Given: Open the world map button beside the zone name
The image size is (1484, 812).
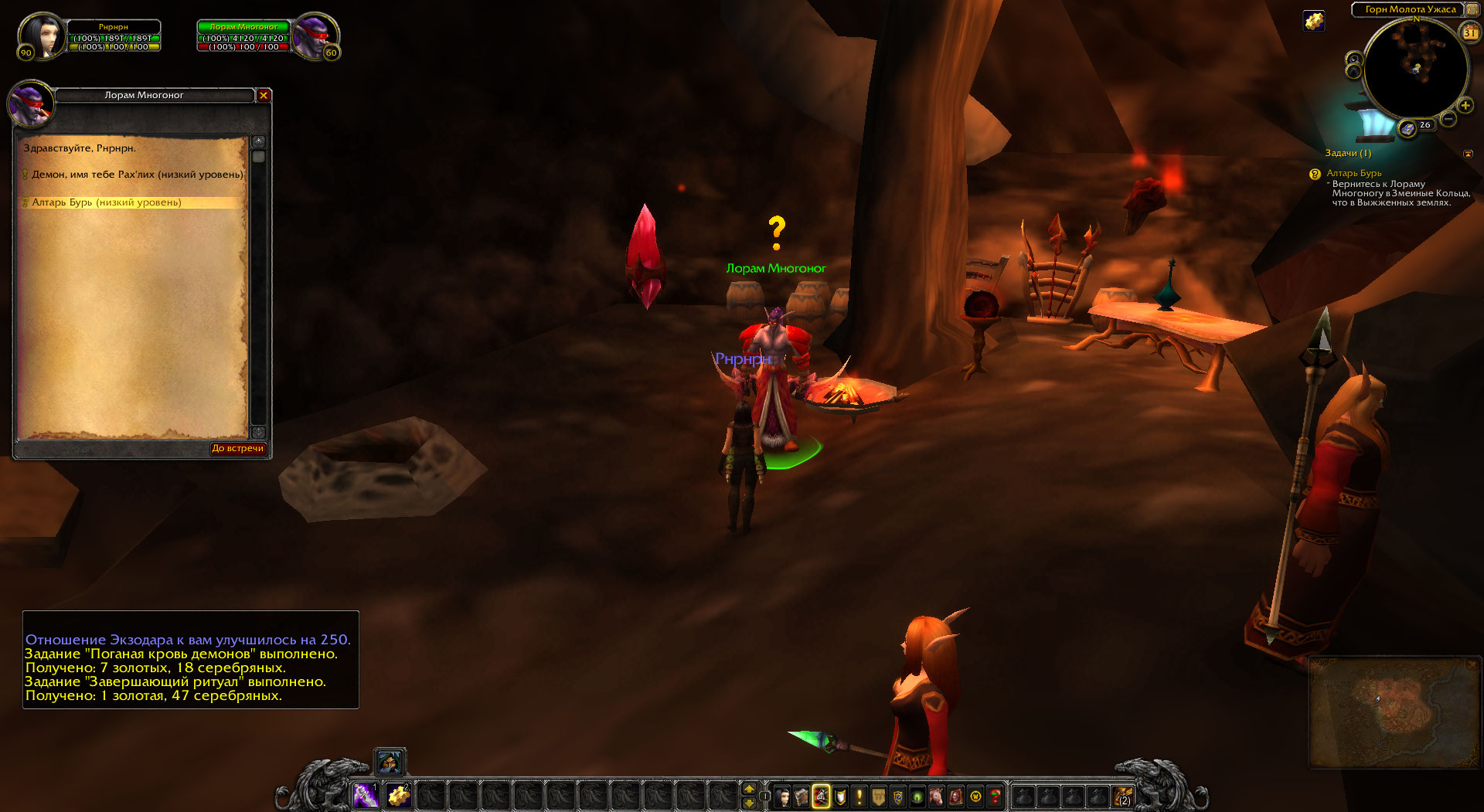Looking at the screenshot, I should pyautogui.click(x=1471, y=9).
